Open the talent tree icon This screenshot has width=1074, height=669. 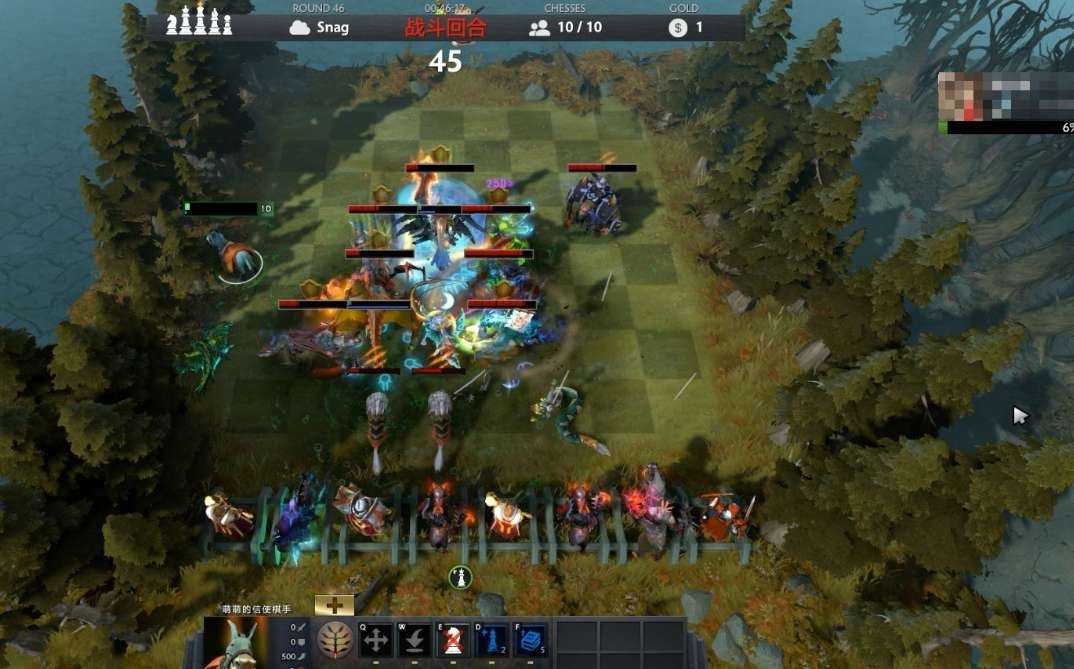[335, 640]
